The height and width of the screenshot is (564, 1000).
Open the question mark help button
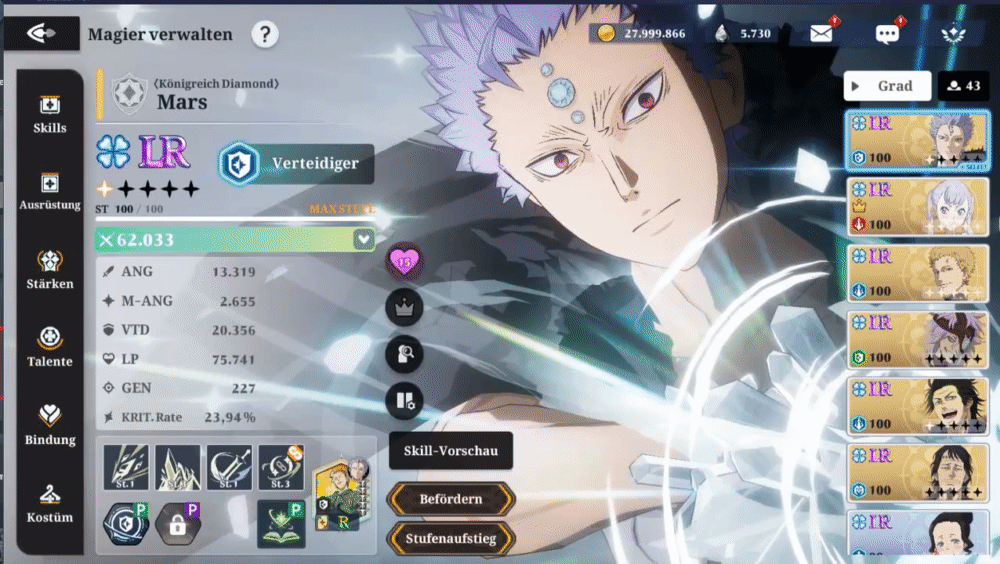264,35
